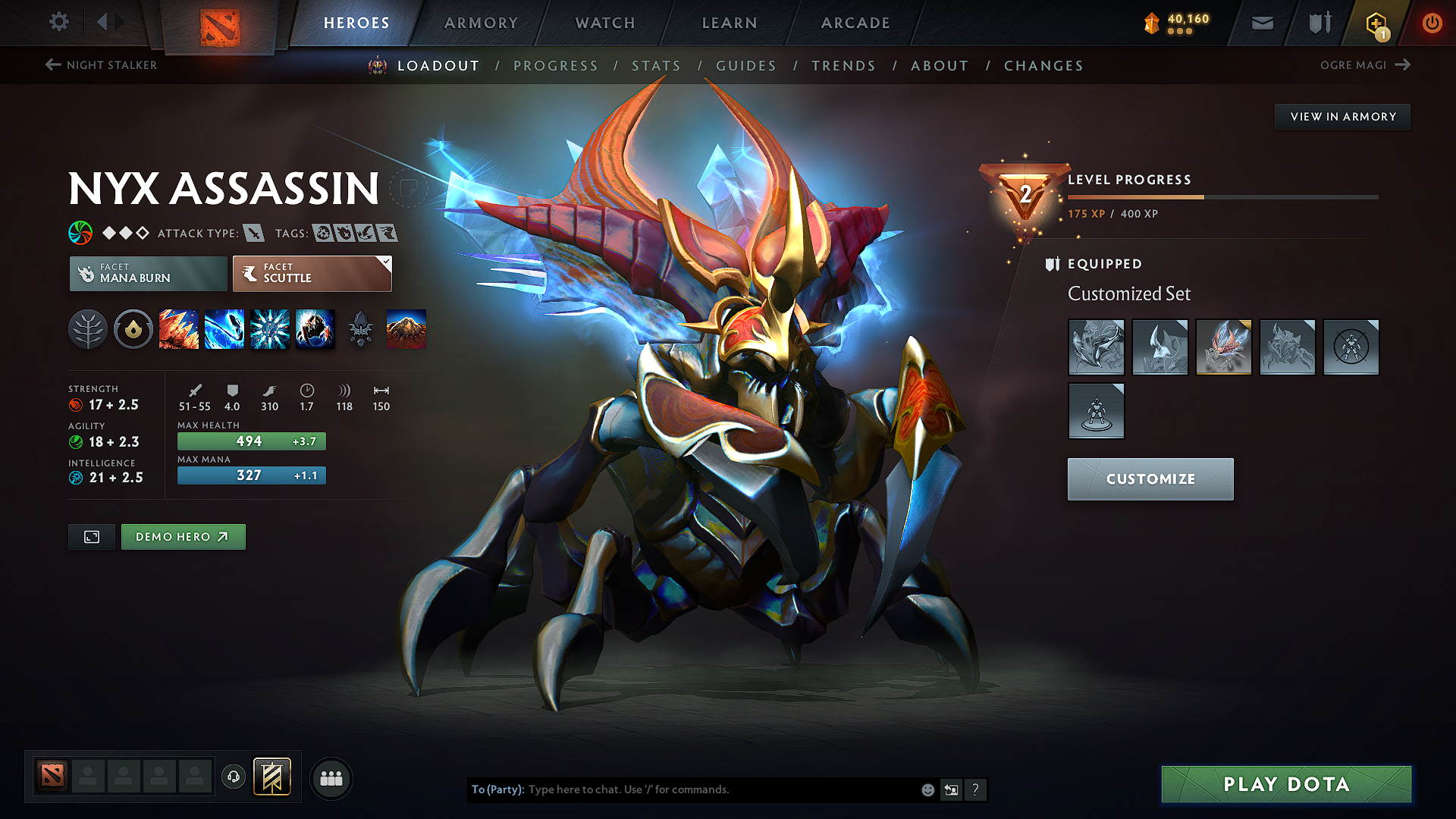Toggle the Scuttle facet selection
Screen dimensions: 1456x819
pos(311,273)
